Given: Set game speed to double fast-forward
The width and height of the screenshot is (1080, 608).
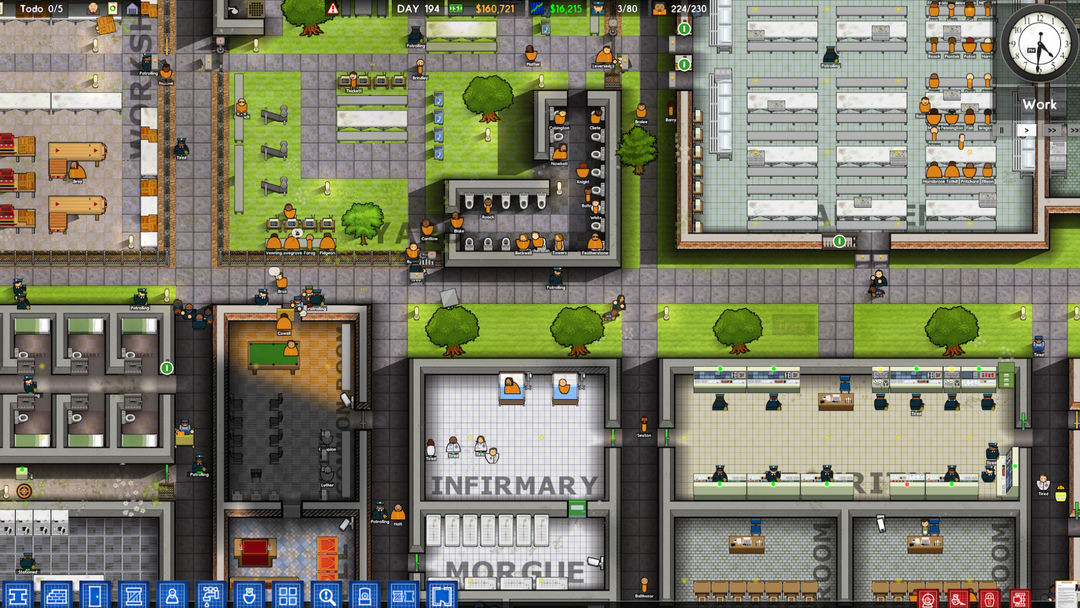Looking at the screenshot, I should [1050, 130].
